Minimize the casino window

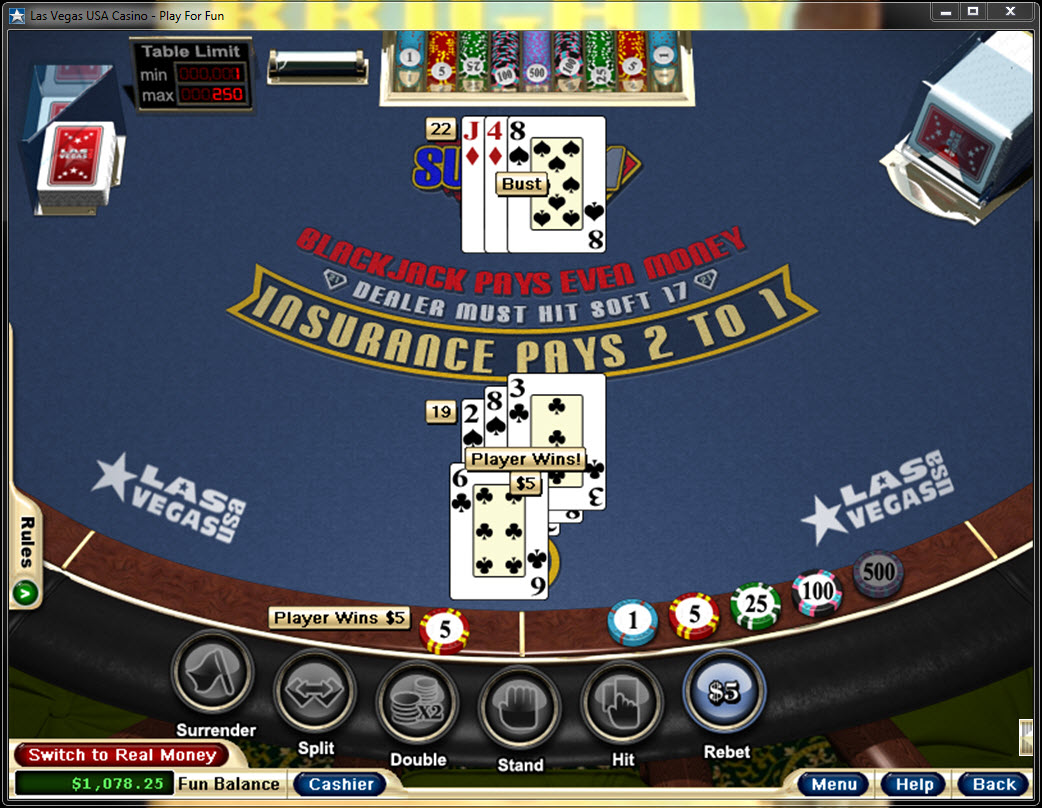(946, 11)
